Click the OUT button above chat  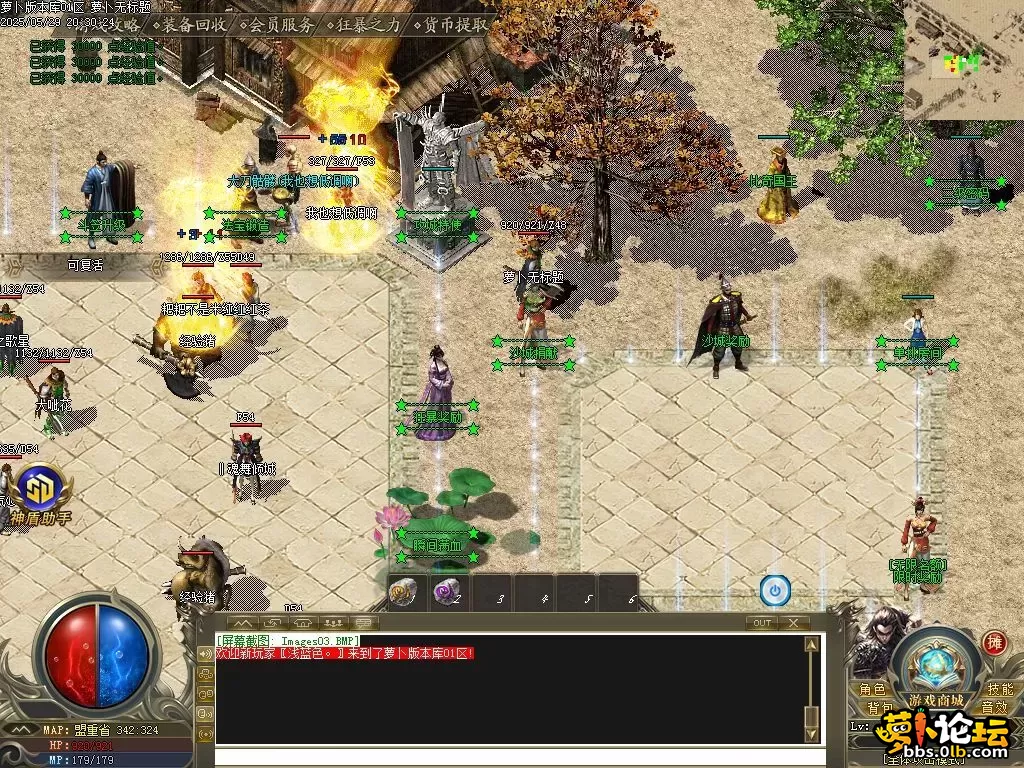(x=762, y=622)
